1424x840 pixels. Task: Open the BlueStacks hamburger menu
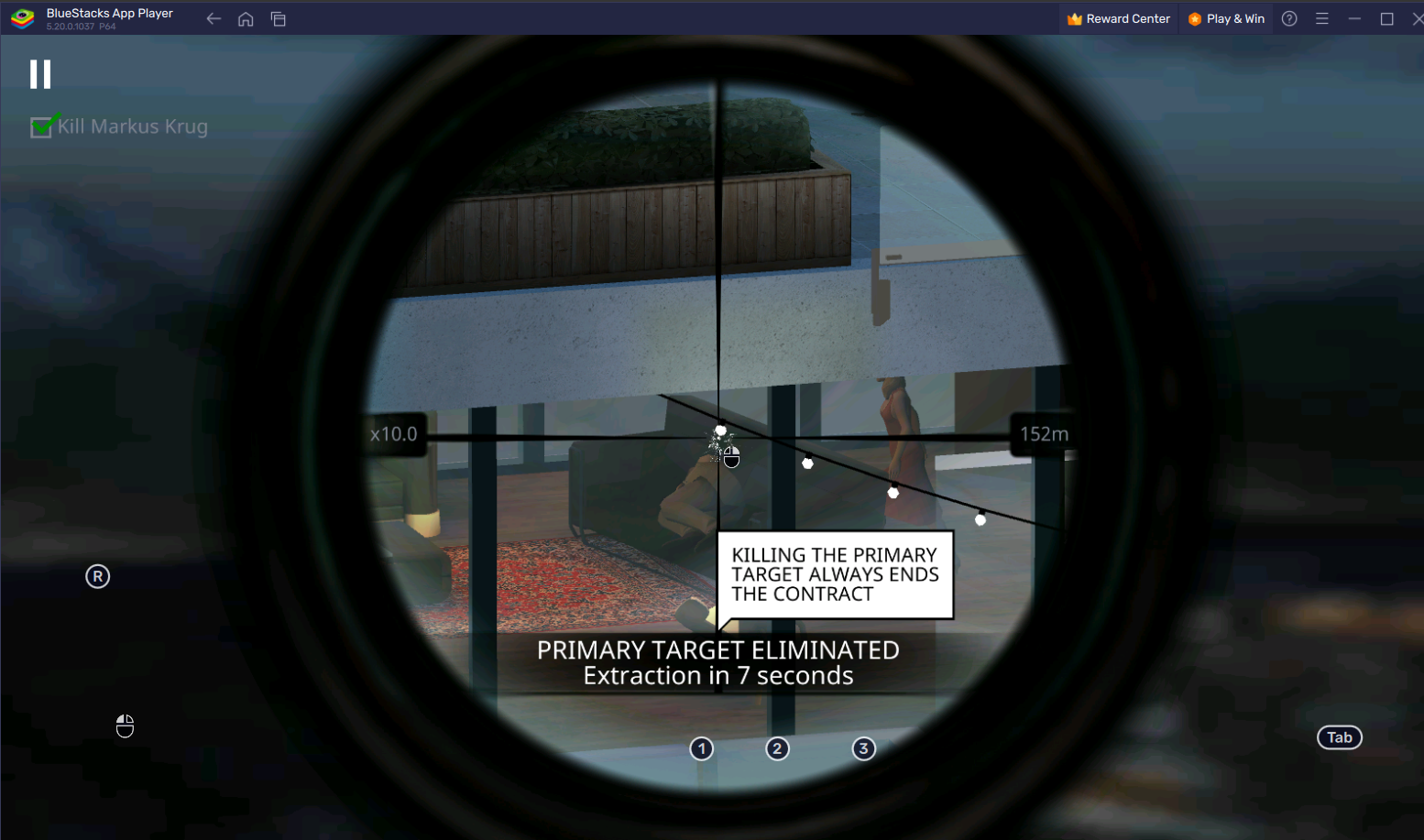coord(1322,18)
